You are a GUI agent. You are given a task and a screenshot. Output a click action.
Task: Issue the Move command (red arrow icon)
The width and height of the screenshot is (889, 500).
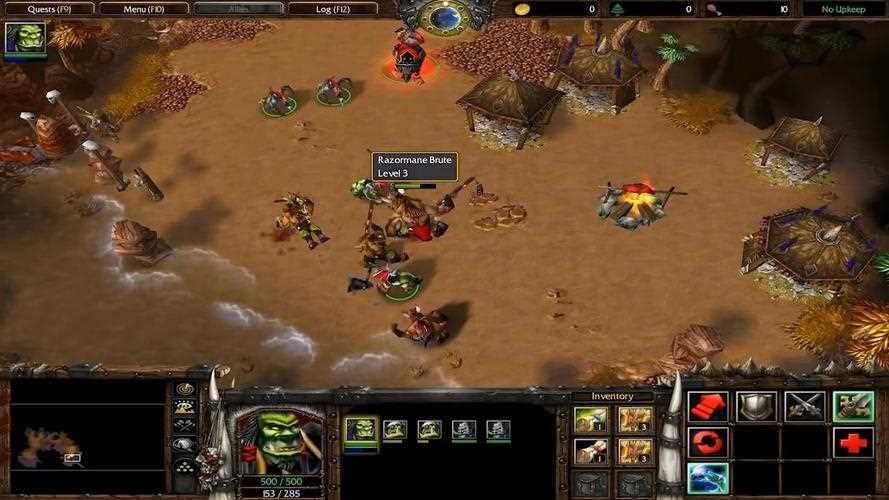pyautogui.click(x=707, y=406)
